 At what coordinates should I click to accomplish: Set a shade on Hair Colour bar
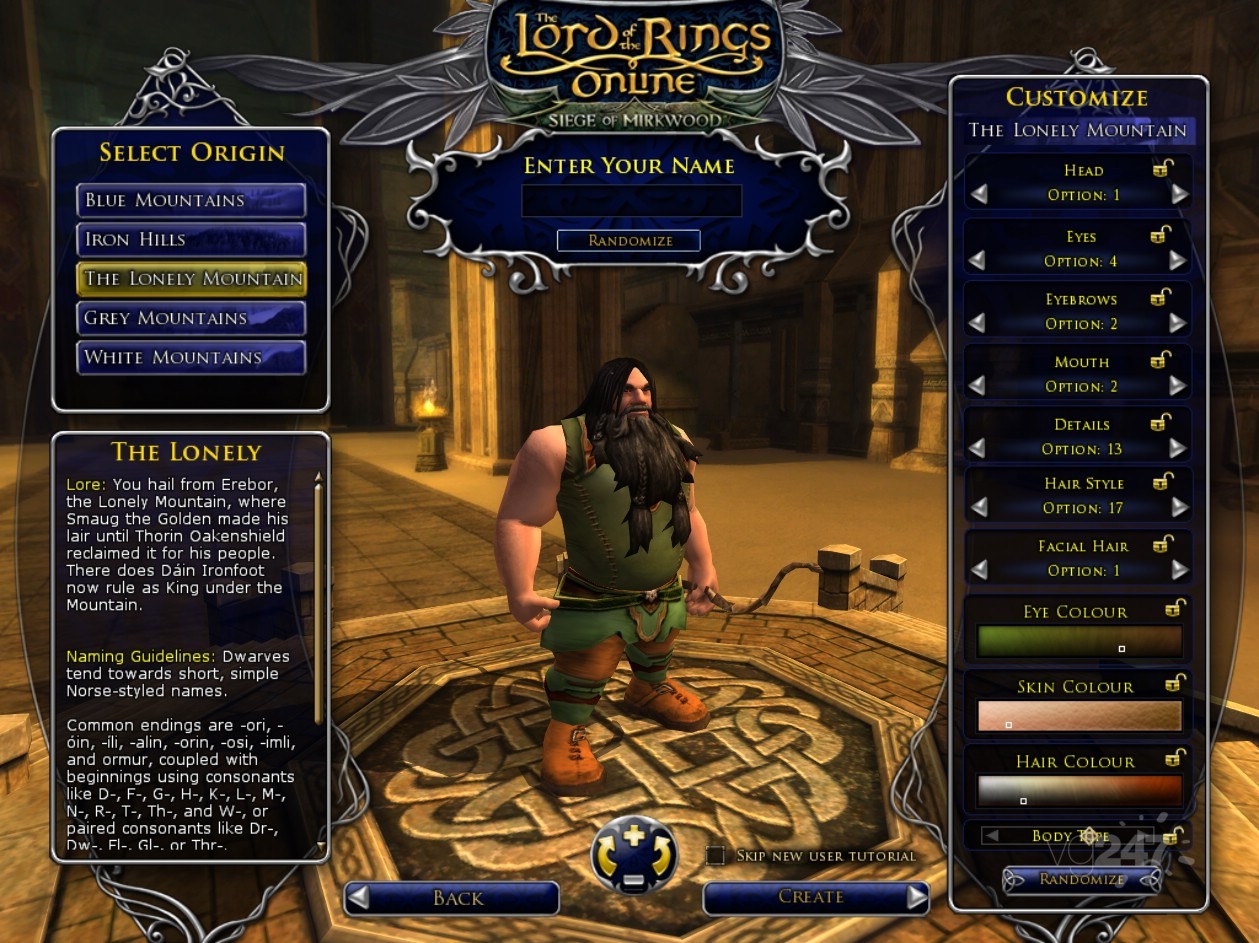tap(1079, 791)
